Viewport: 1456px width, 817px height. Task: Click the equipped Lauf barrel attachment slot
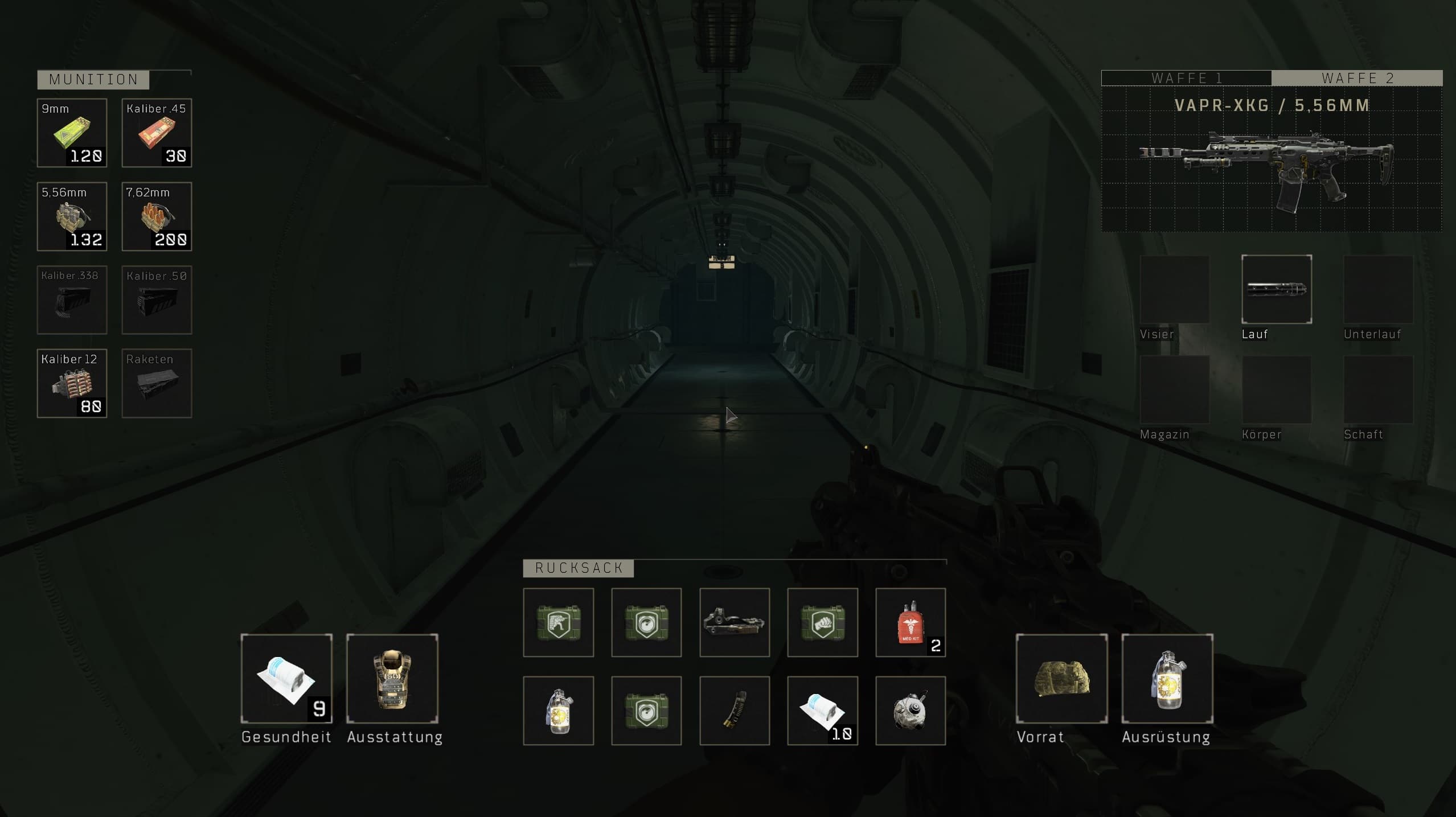point(1276,289)
